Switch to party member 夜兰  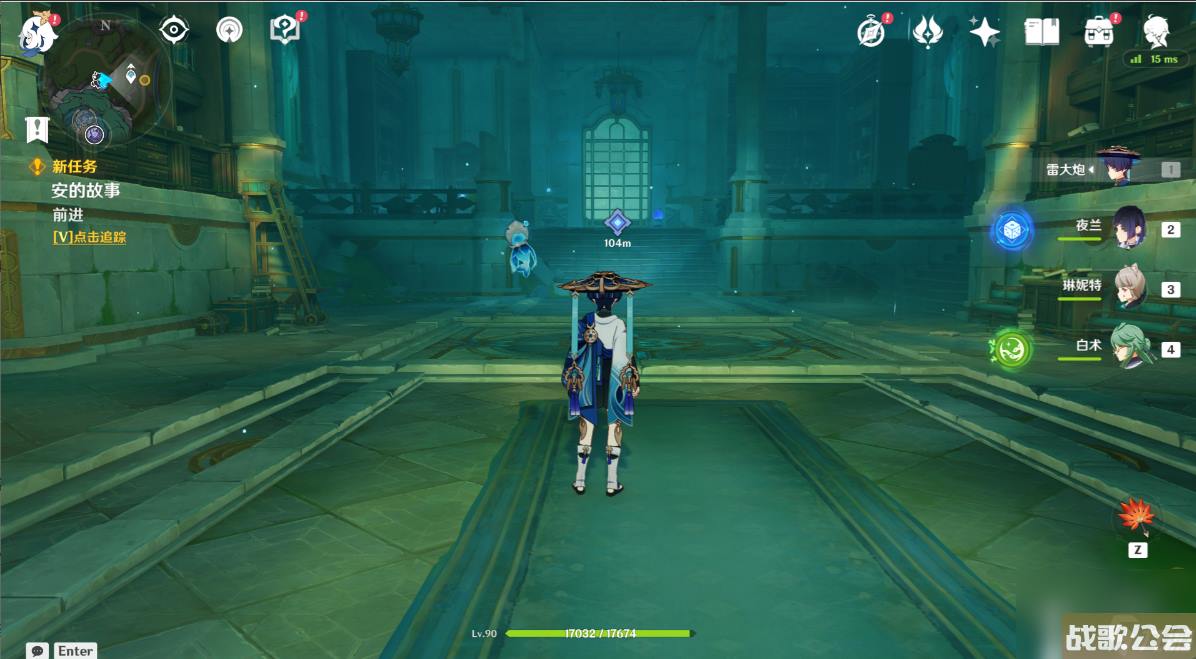[x=1130, y=228]
